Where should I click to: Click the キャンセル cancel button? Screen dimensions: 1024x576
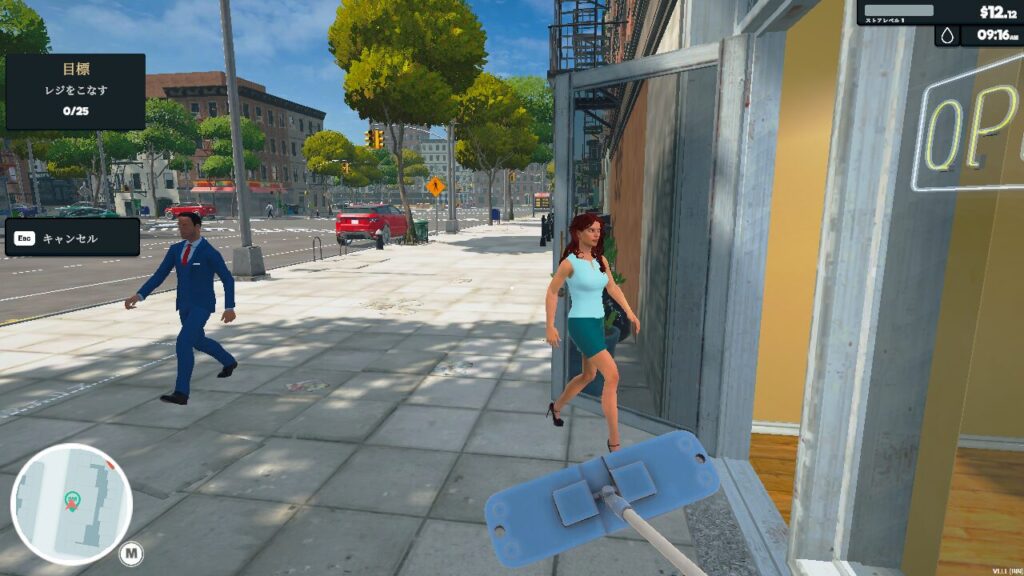[x=72, y=238]
